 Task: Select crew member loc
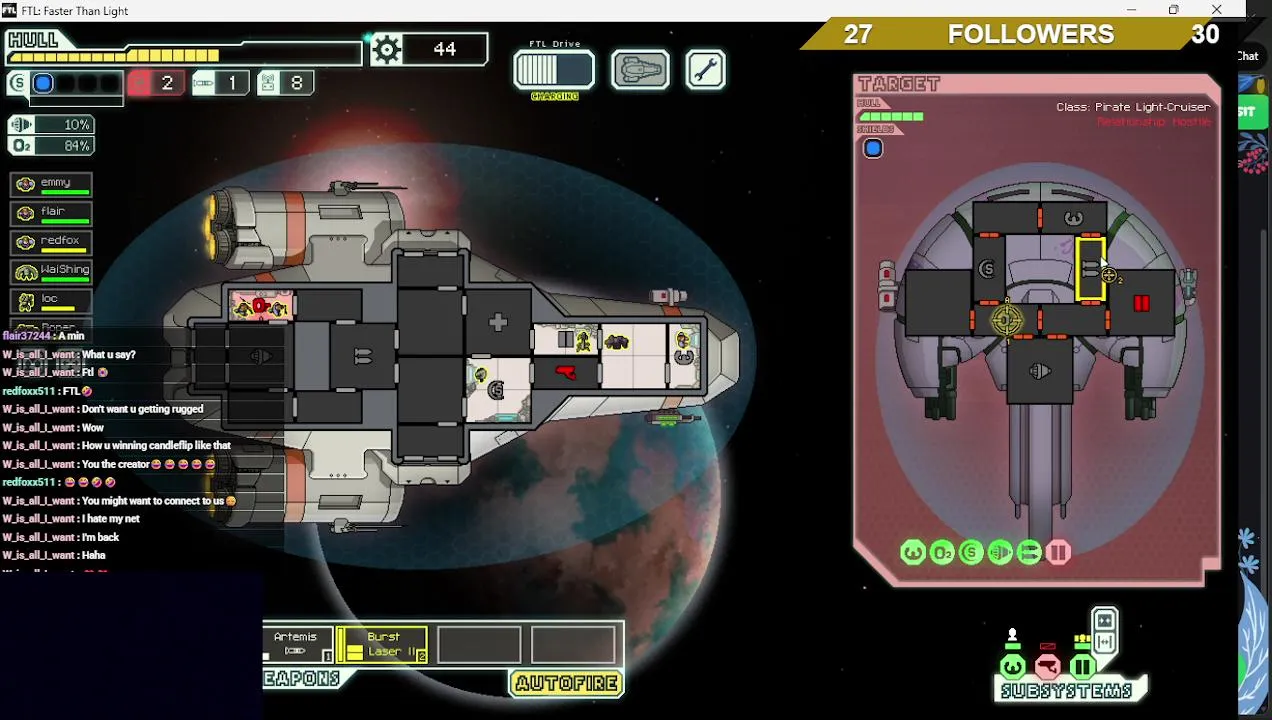coord(51,300)
